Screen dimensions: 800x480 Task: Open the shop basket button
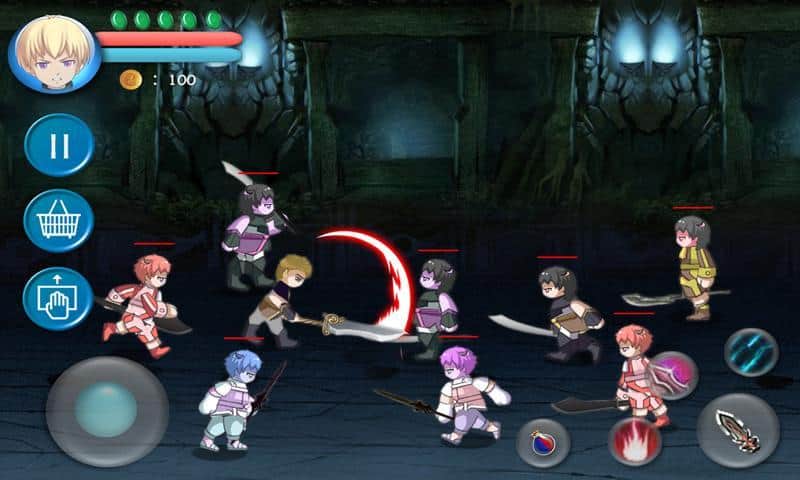(x=59, y=220)
